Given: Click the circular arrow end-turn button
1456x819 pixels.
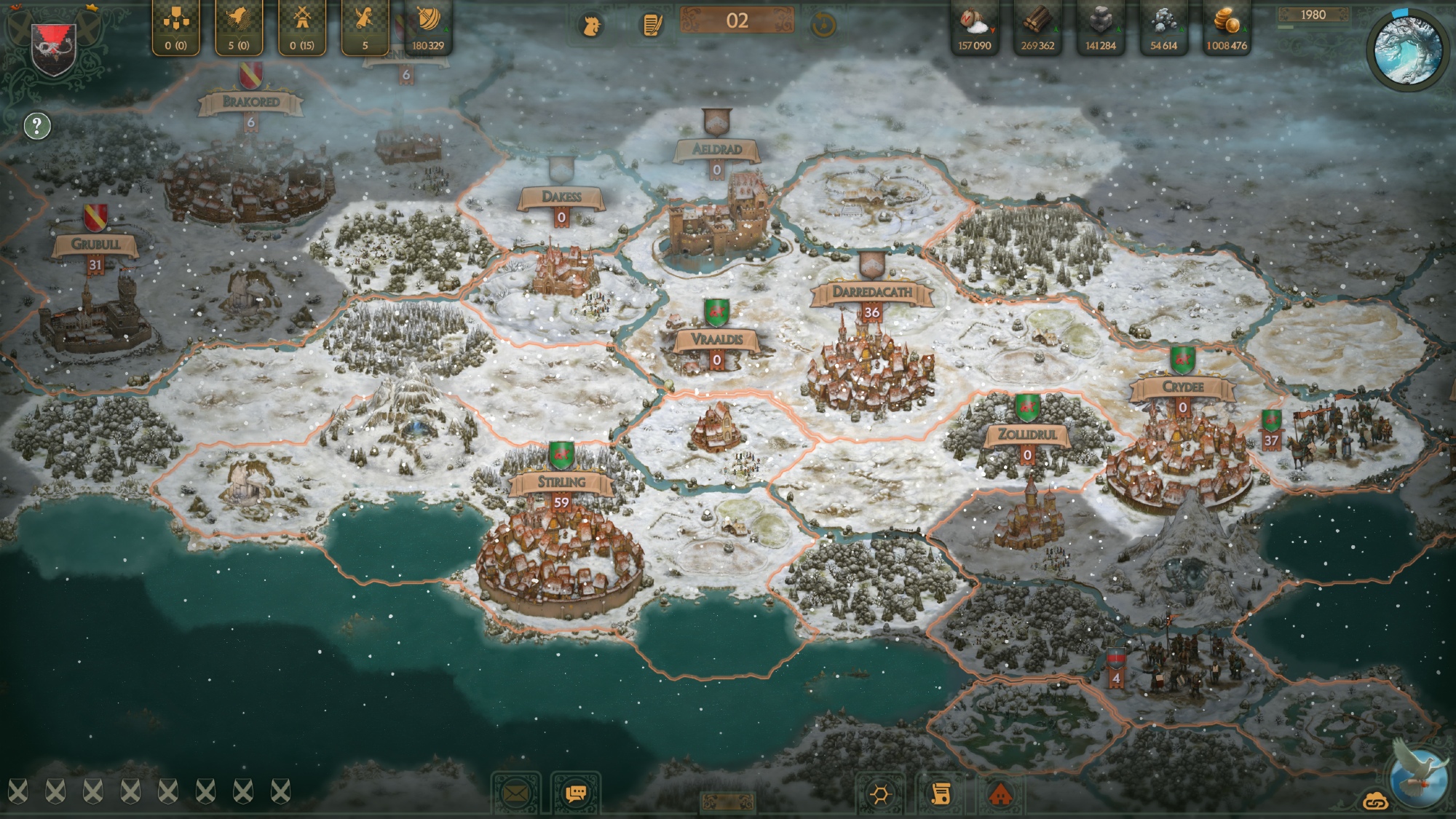Looking at the screenshot, I should tap(823, 25).
